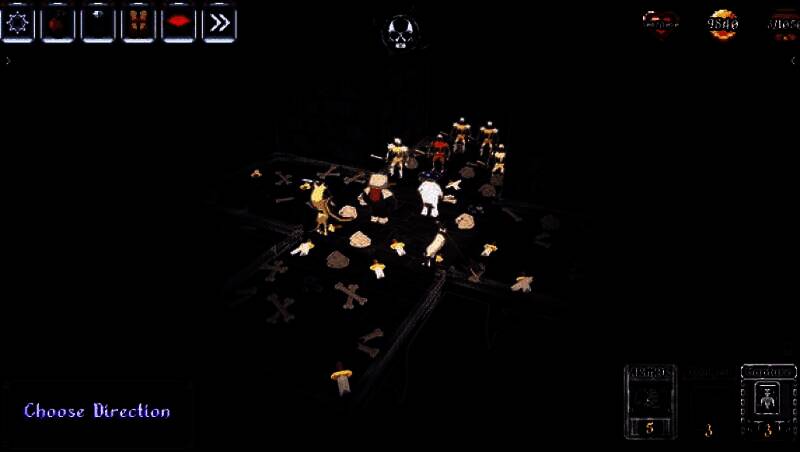
Task: Select the dim card showing number 5
Action: [x=650, y=401]
